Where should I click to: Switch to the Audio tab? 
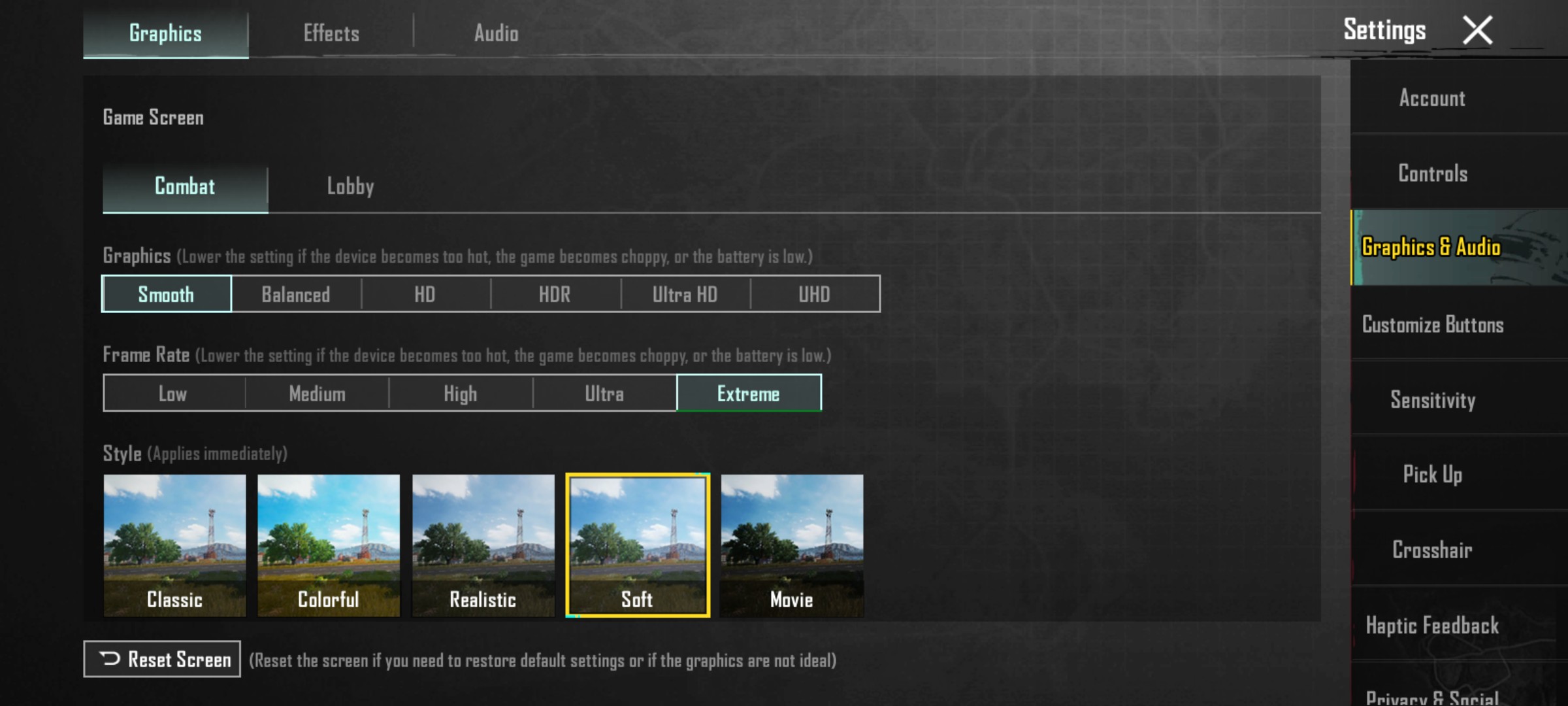point(497,33)
